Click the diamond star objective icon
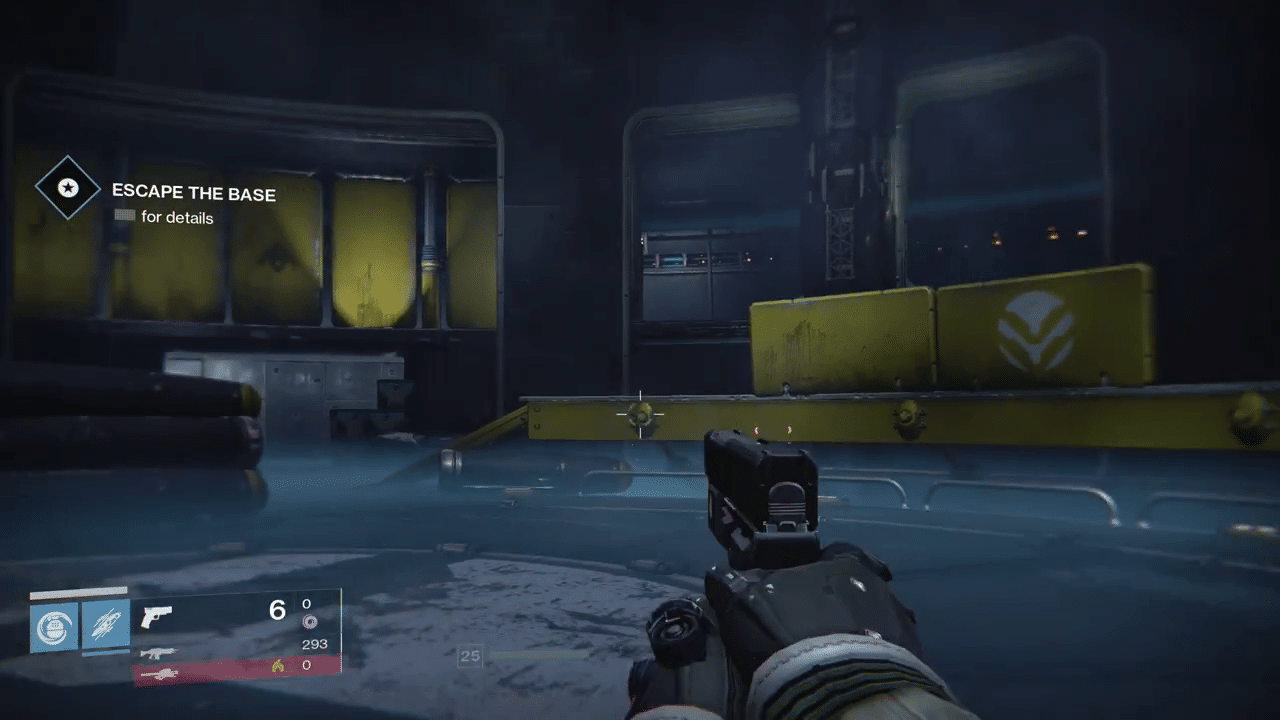Viewport: 1280px width, 720px height. (68, 188)
